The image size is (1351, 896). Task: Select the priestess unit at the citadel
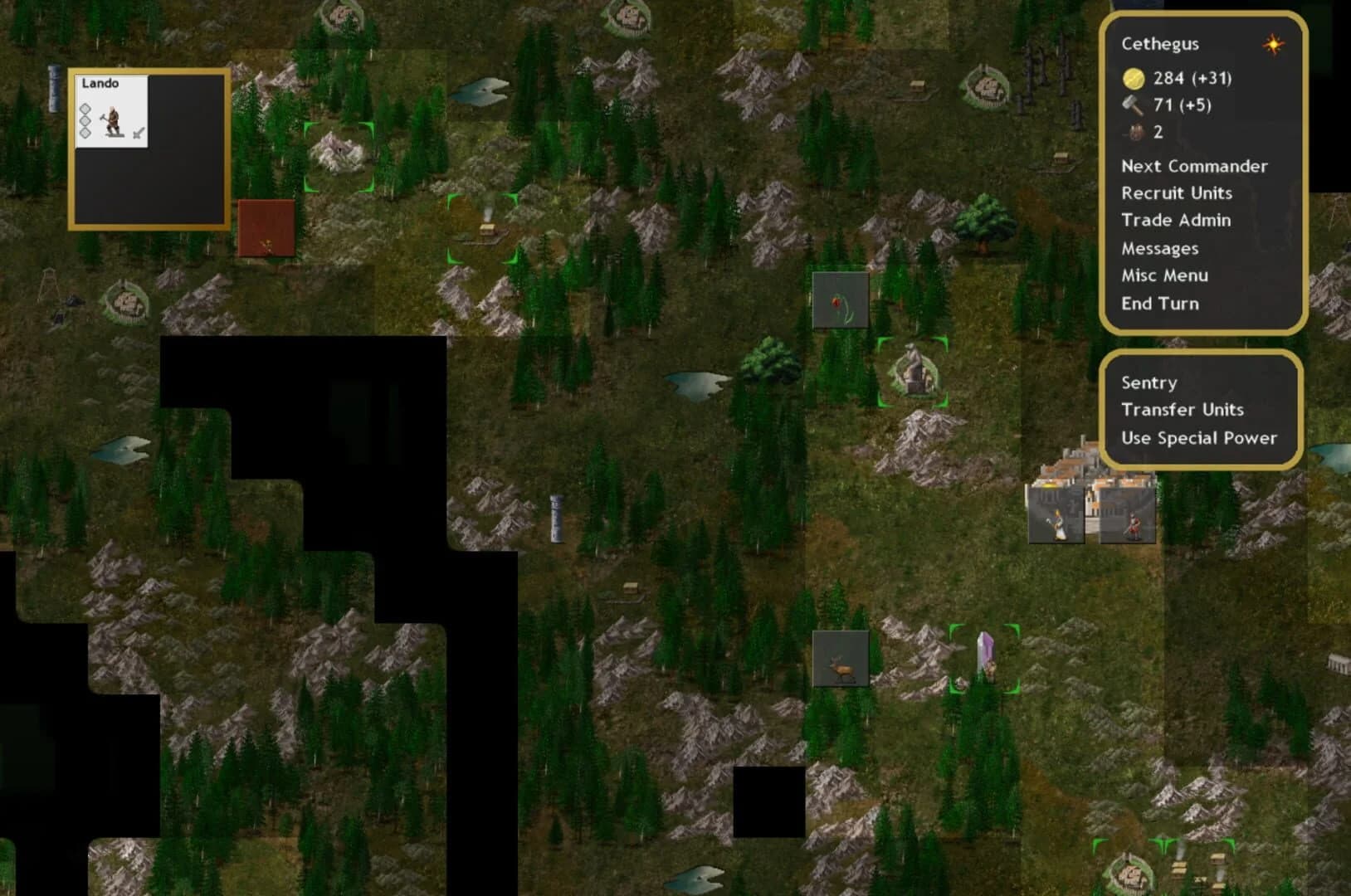click(1058, 524)
